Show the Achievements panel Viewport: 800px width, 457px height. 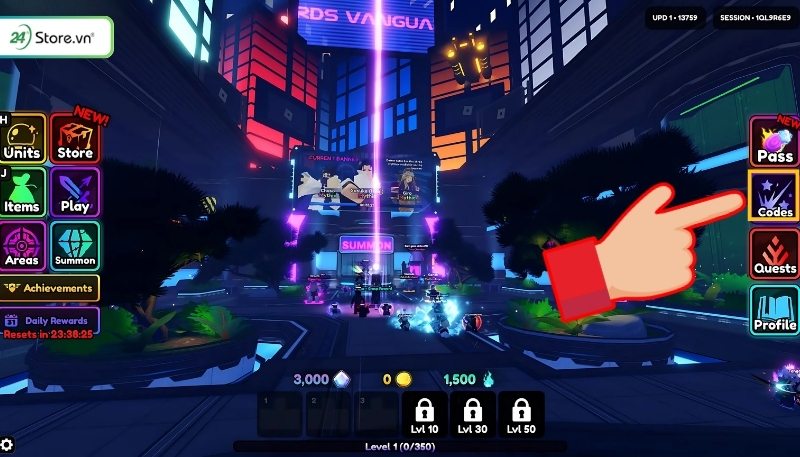click(x=50, y=288)
